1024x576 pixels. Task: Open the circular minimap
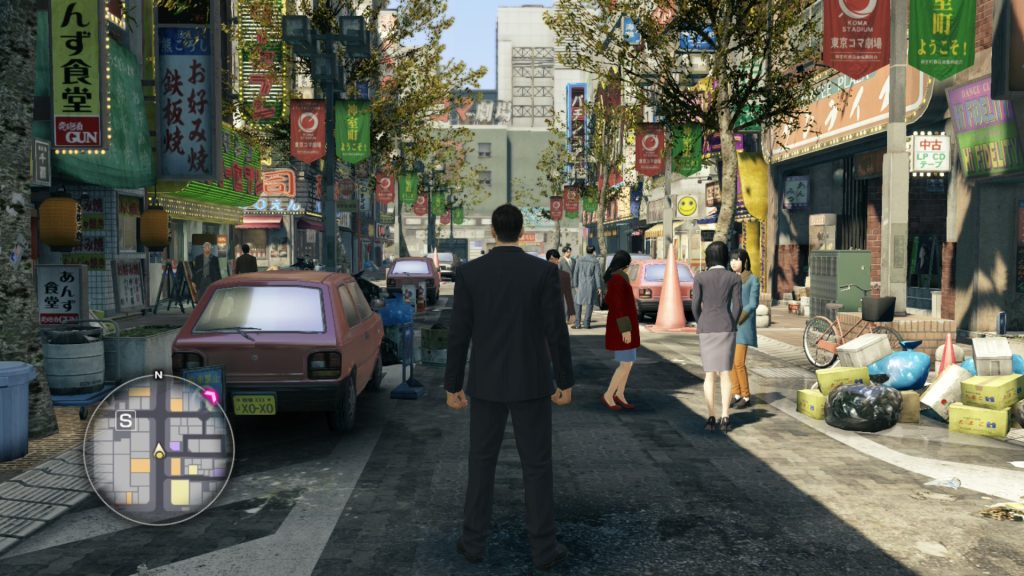pyautogui.click(x=158, y=449)
